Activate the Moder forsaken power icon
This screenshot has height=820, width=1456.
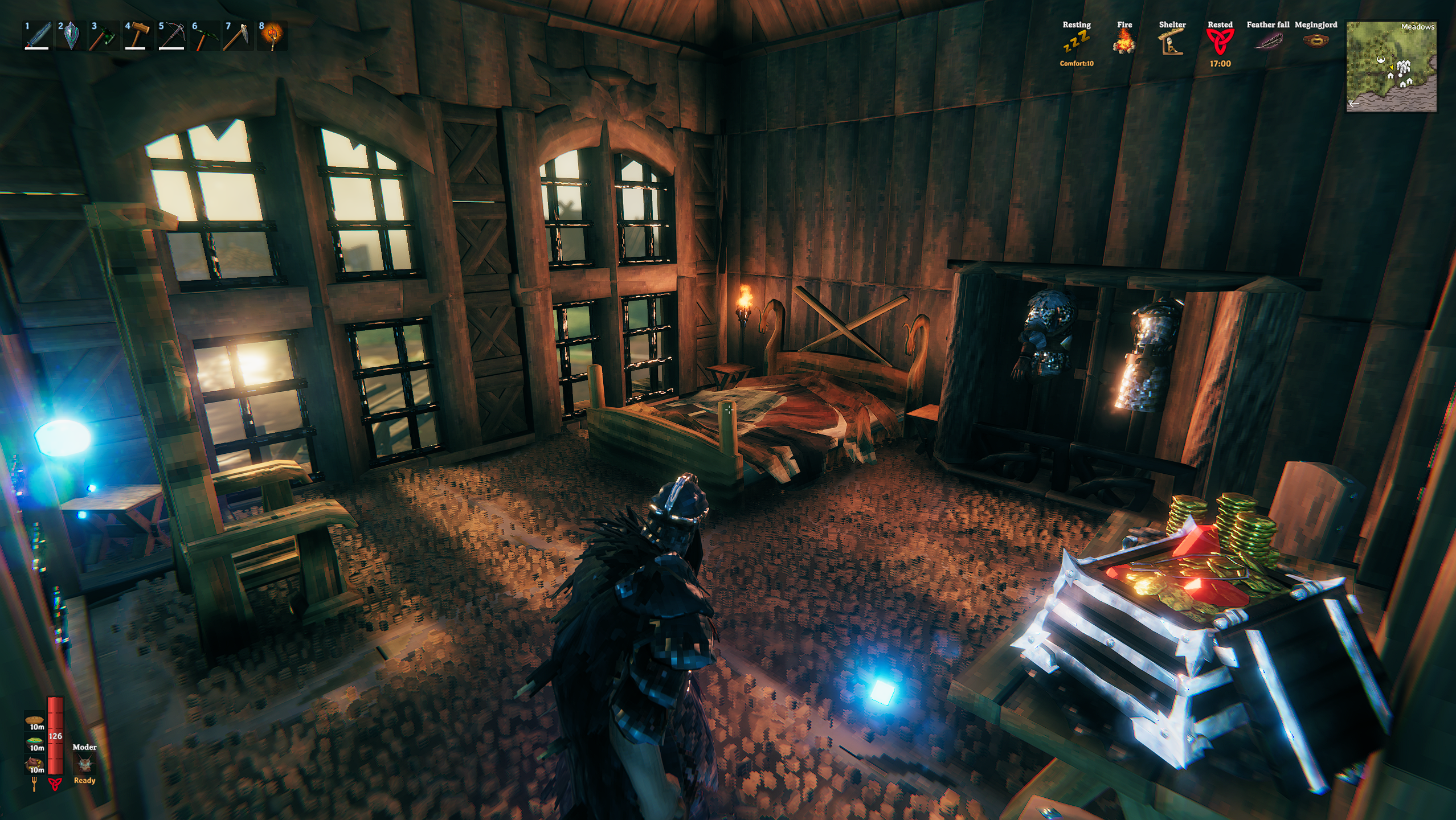tap(84, 764)
